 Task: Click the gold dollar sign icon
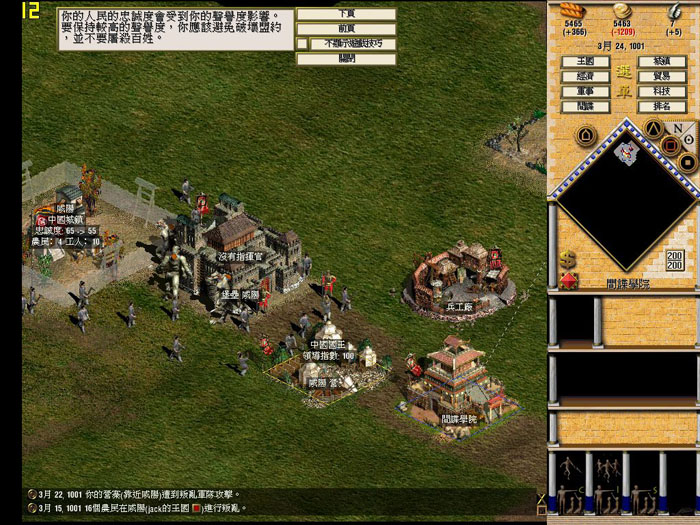(x=568, y=259)
